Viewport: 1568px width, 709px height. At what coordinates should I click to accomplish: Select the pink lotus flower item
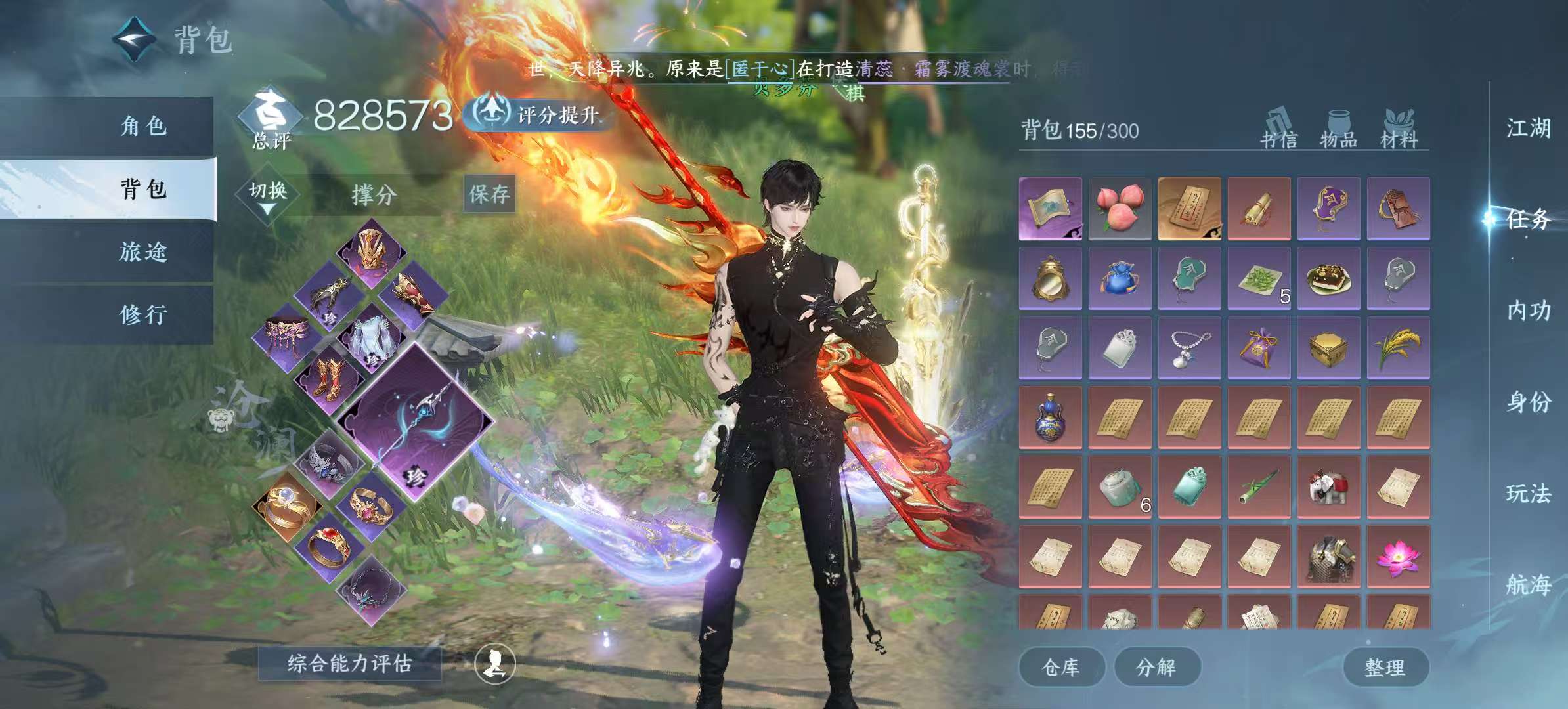1398,555
